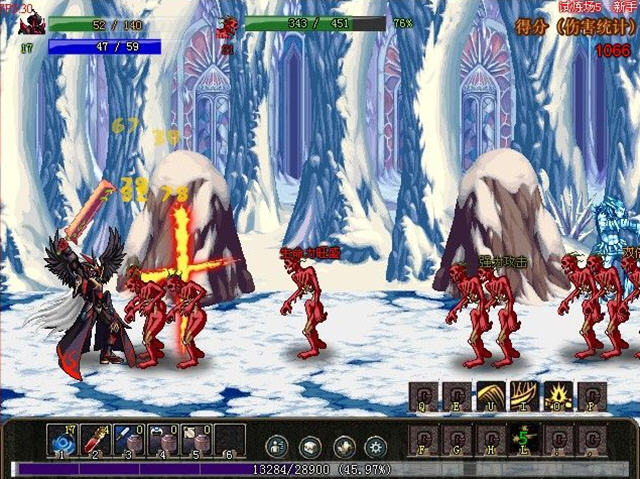Screen dimensions: 640x479
Task: Activate the golden slash skill on U
Action: pos(490,396)
